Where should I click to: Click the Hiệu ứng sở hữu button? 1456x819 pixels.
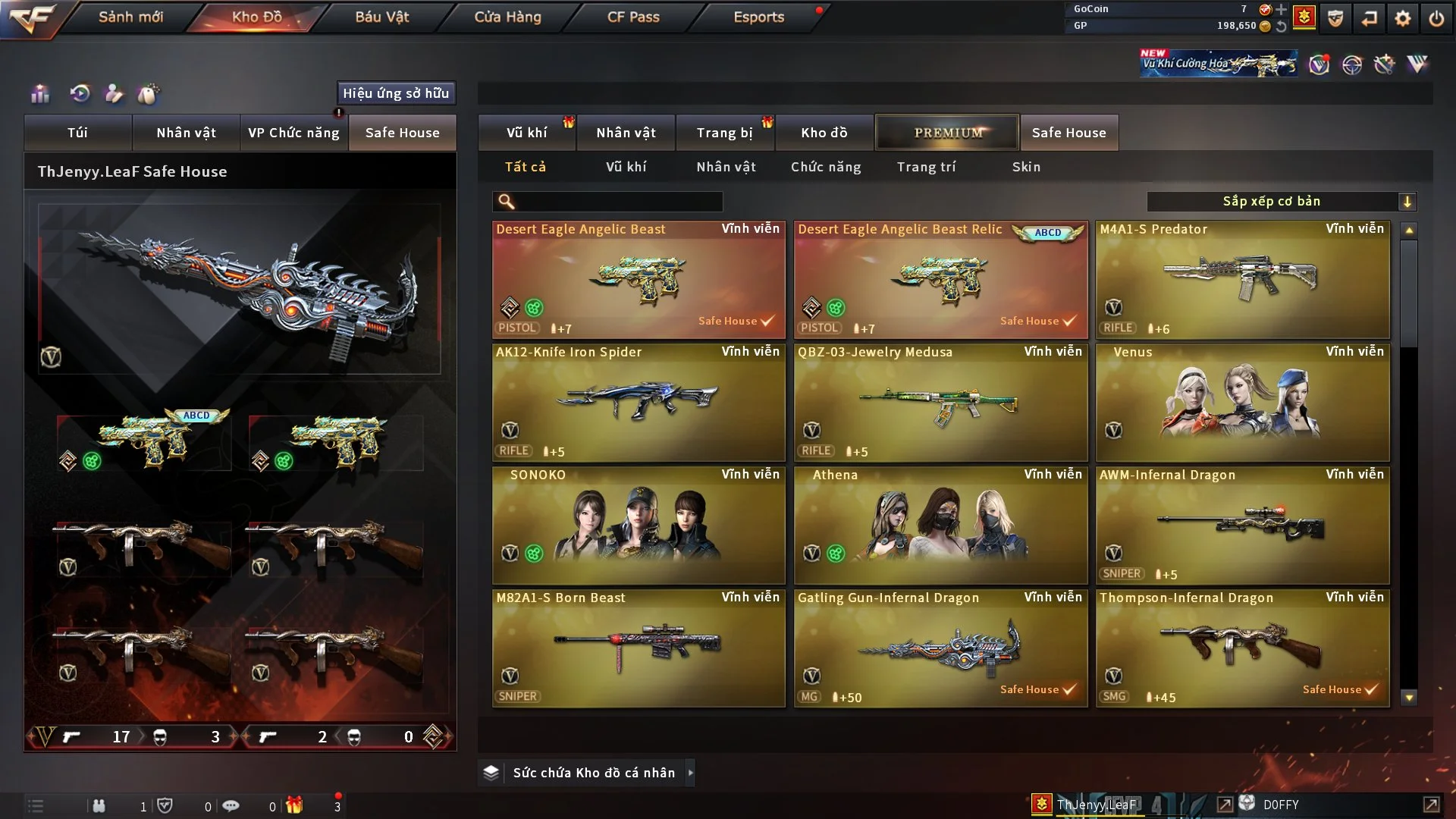(x=396, y=93)
